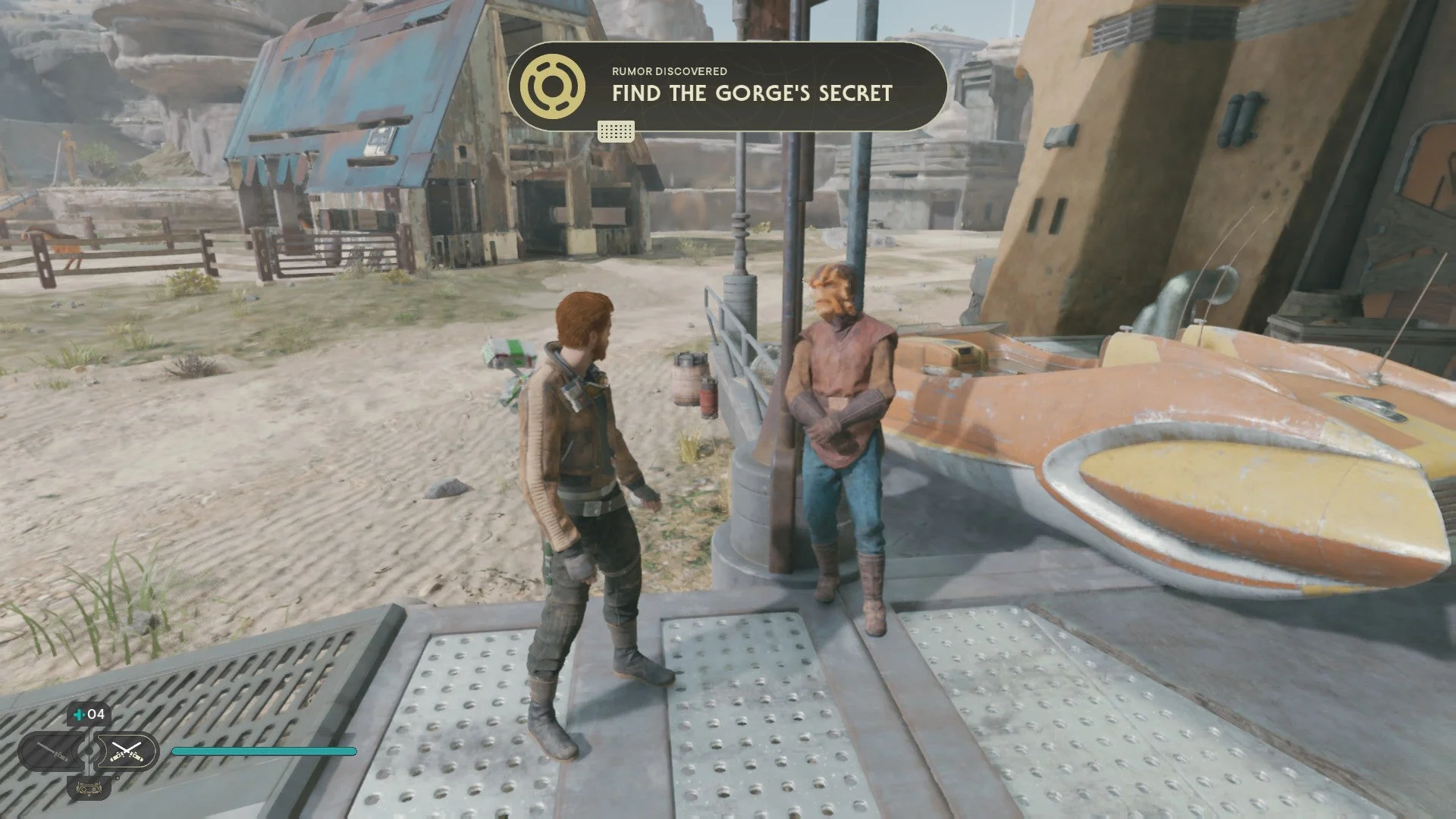Switch to the dimmed single-saber stance
Viewport: 1456px width, 819px height.
click(x=51, y=752)
